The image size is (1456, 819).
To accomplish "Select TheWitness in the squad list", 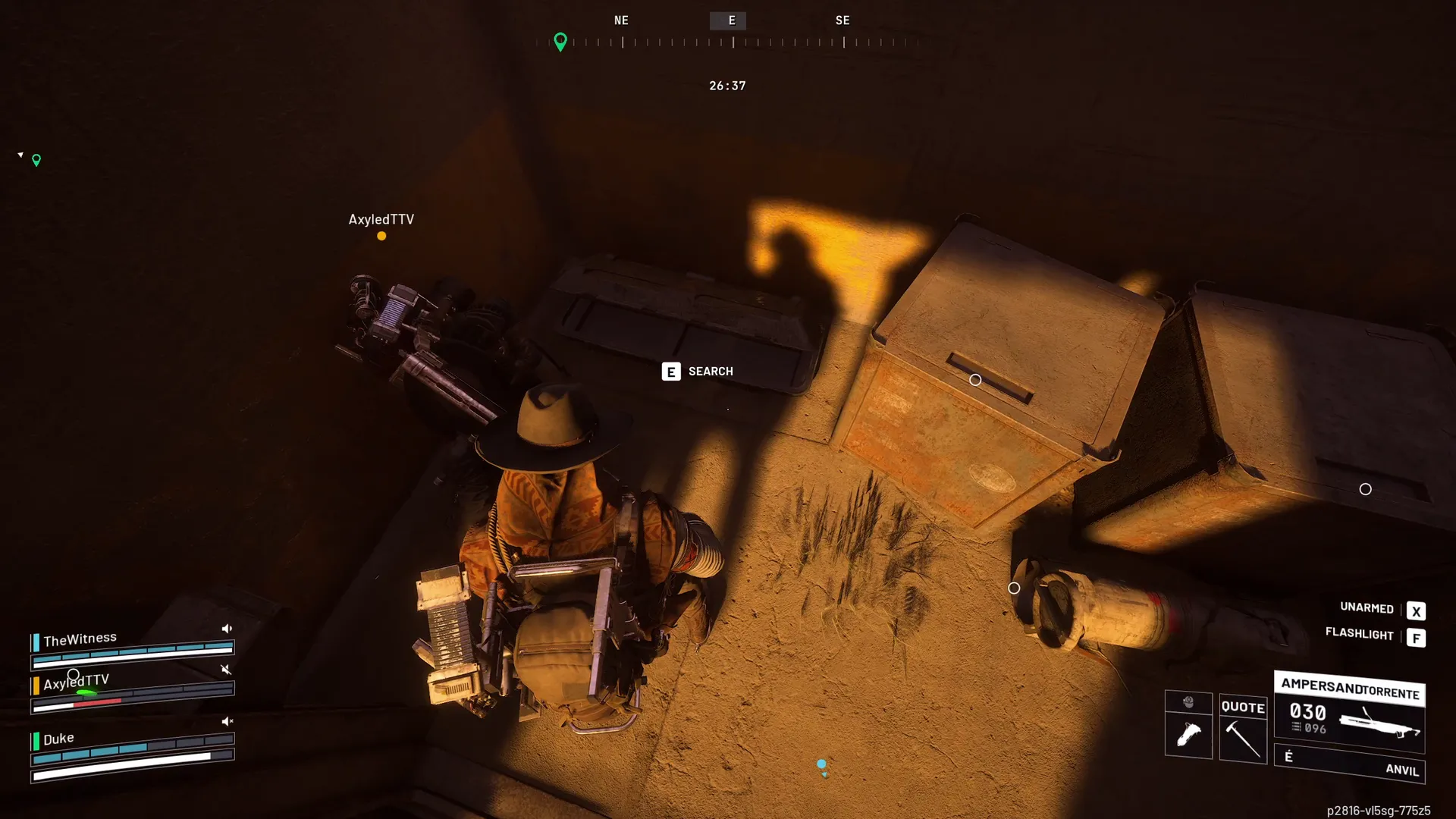I will [x=80, y=639].
